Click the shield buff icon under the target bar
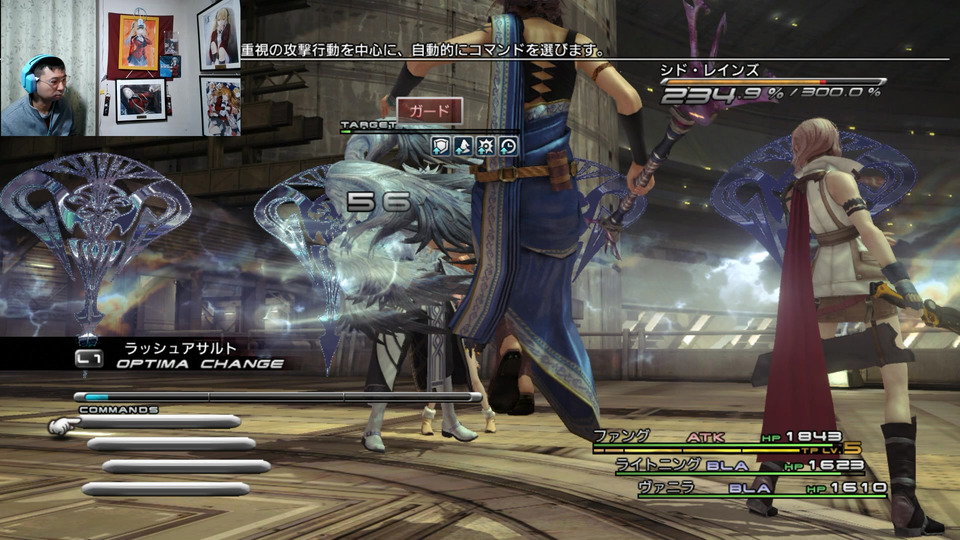The width and height of the screenshot is (960, 540). (441, 146)
